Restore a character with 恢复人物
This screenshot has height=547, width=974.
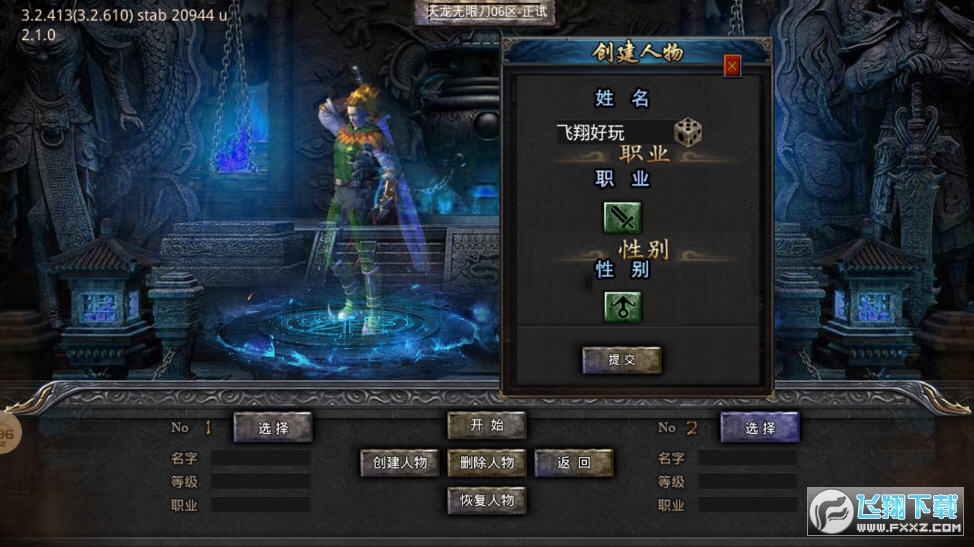(x=486, y=500)
